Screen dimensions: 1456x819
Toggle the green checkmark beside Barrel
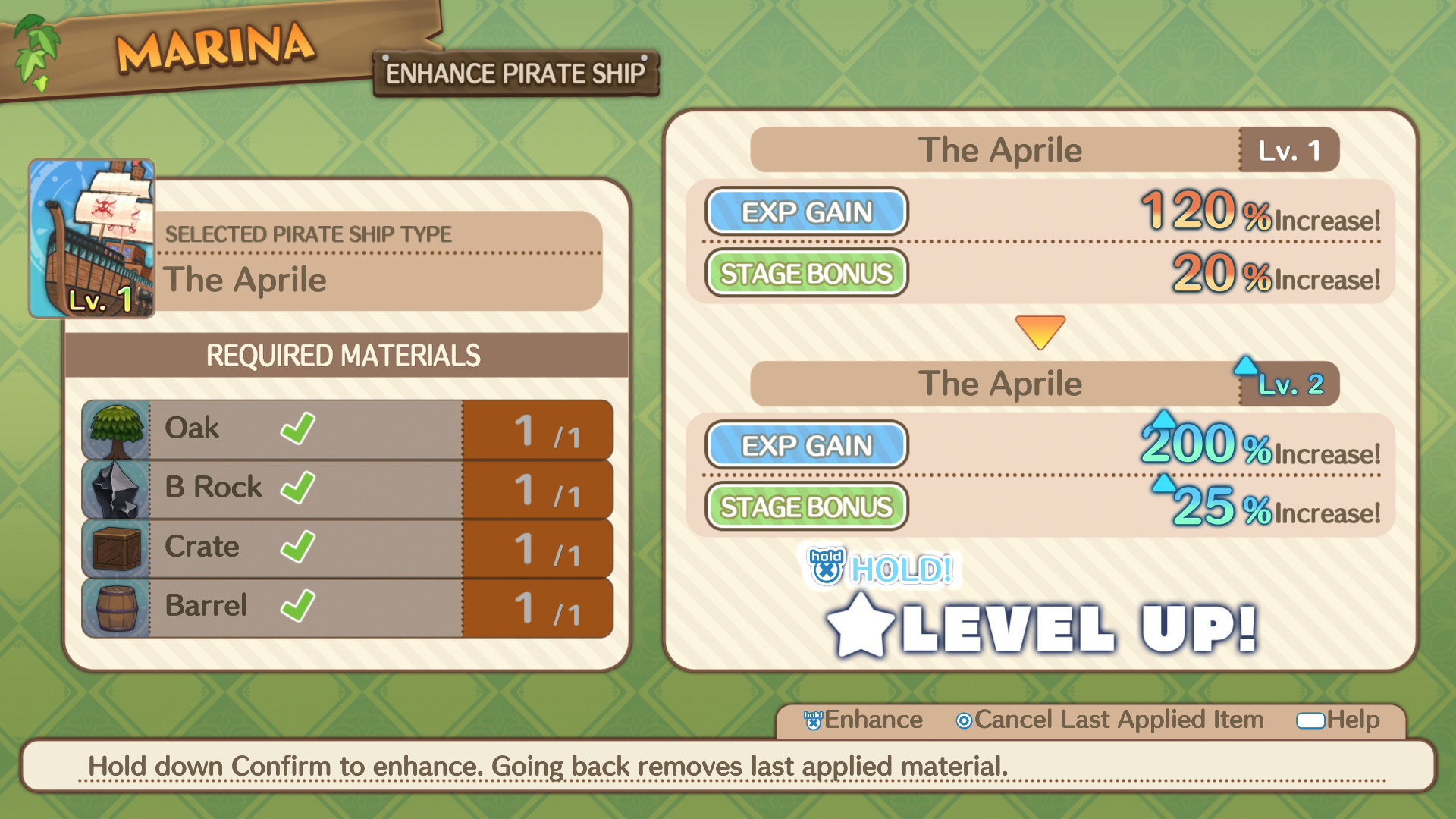point(297,607)
